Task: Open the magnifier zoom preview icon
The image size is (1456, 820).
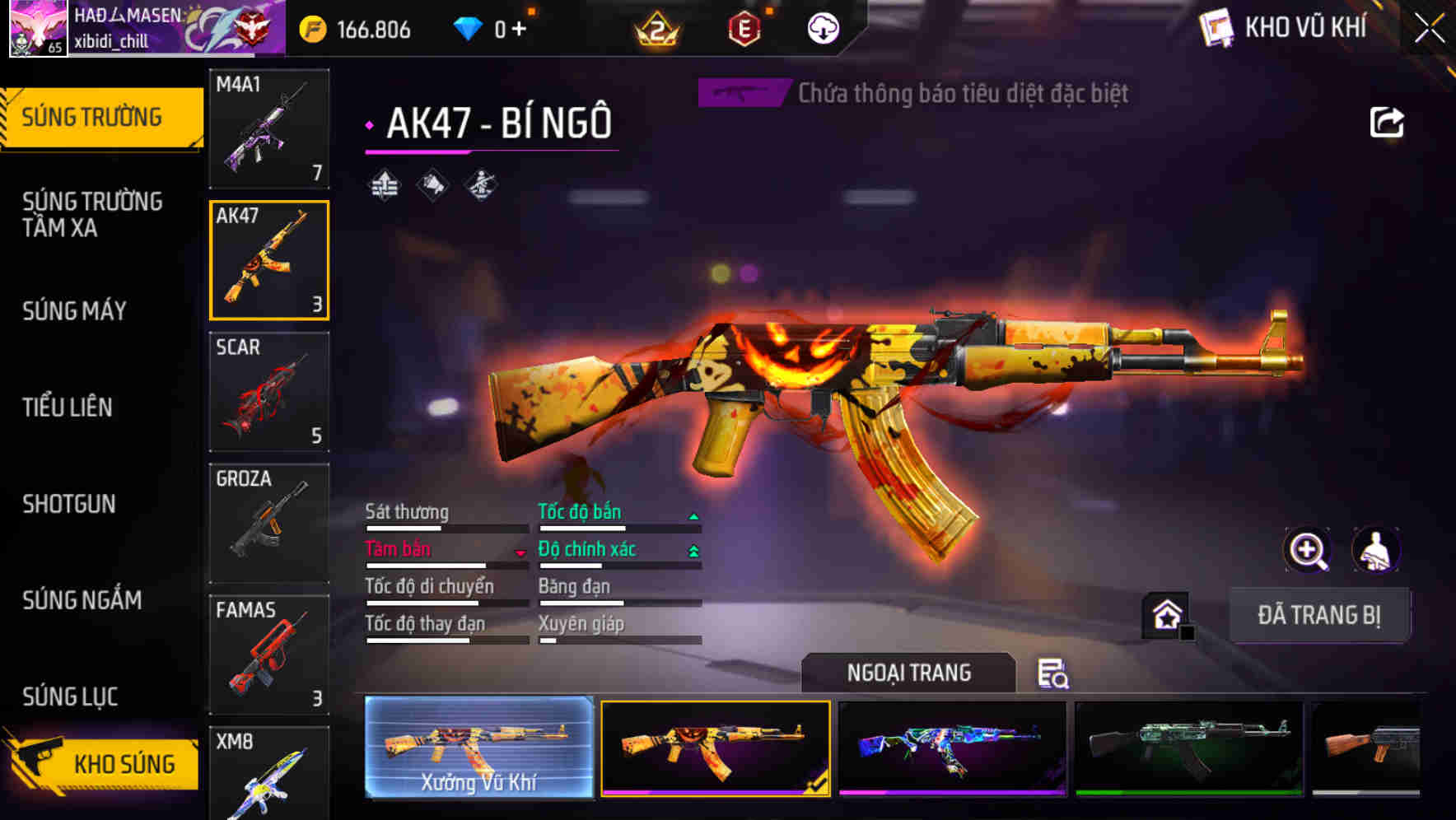Action: pyautogui.click(x=1308, y=550)
